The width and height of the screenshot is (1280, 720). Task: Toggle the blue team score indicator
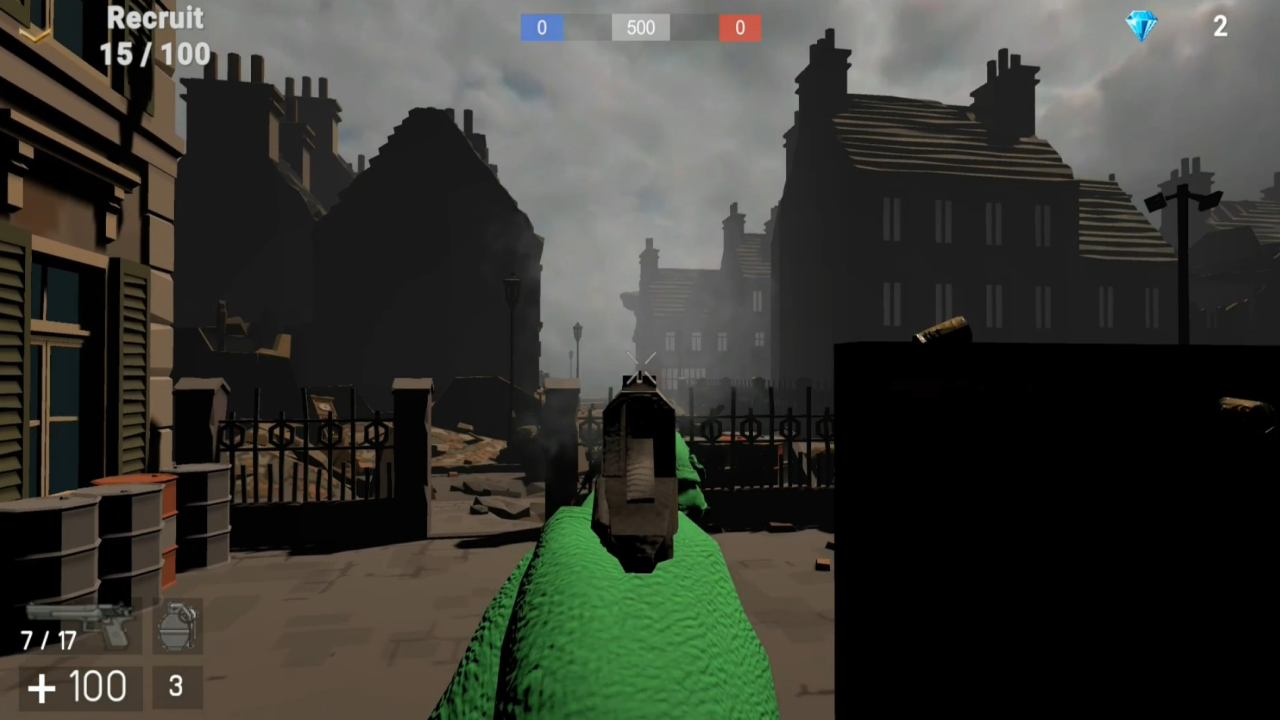(541, 27)
